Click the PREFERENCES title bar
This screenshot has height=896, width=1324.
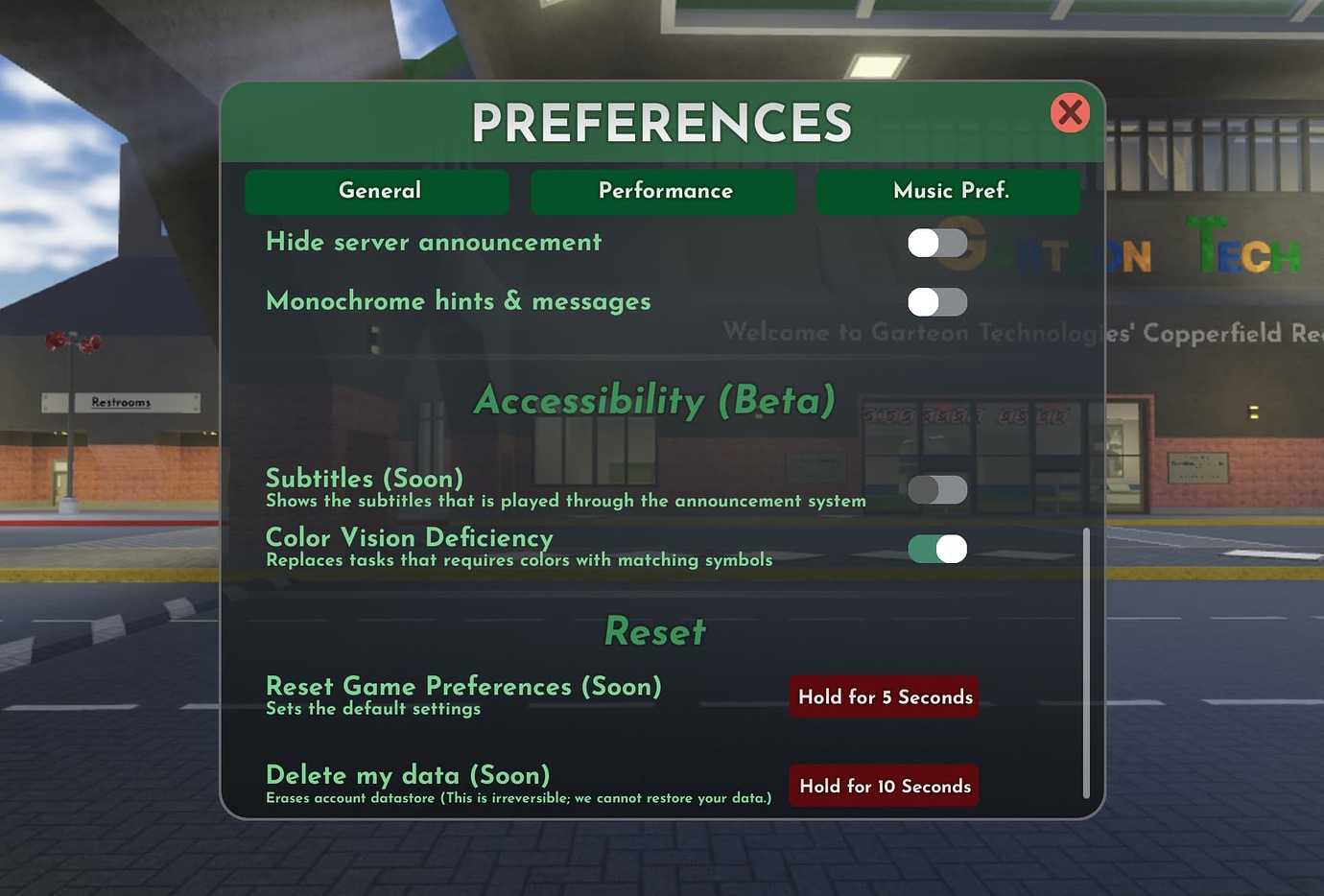(662, 121)
